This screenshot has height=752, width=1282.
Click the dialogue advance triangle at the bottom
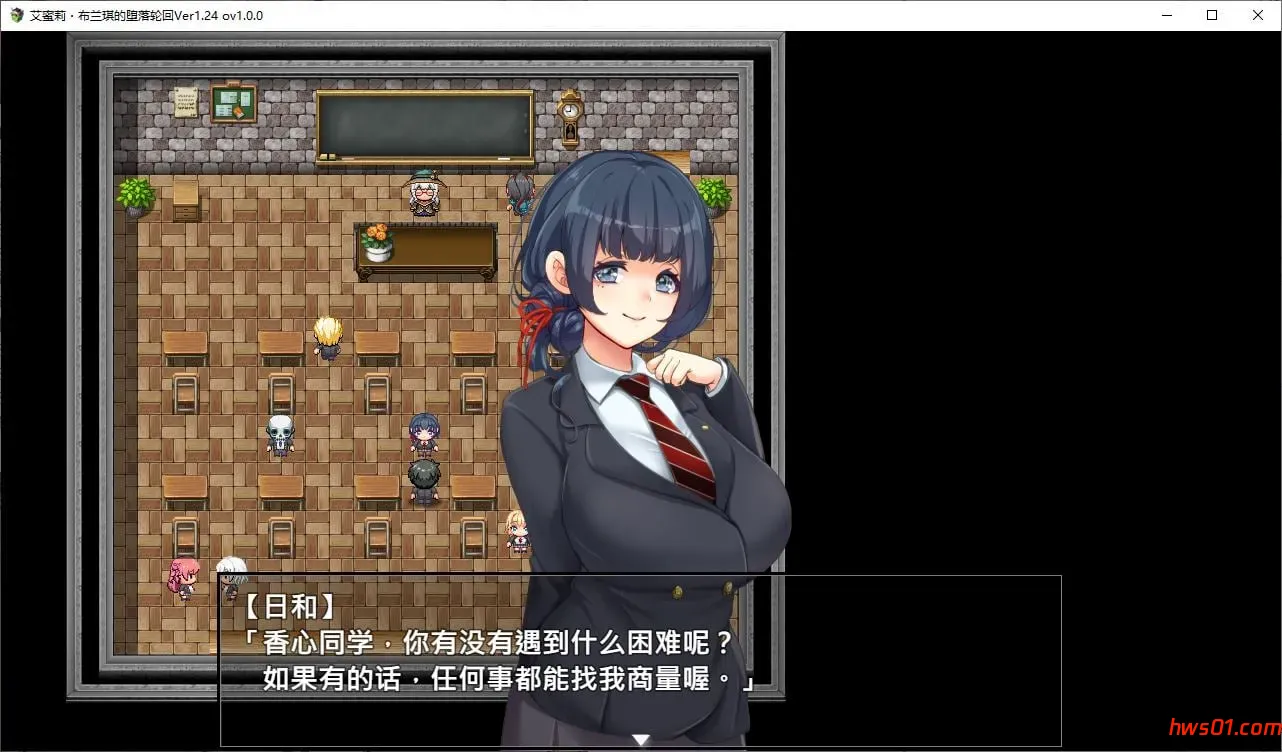point(640,738)
